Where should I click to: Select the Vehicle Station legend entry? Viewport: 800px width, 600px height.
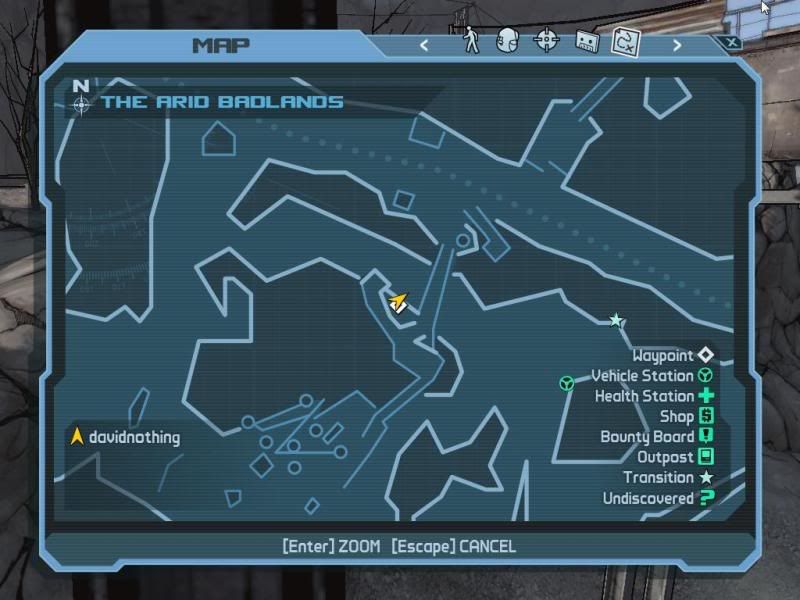coord(652,376)
